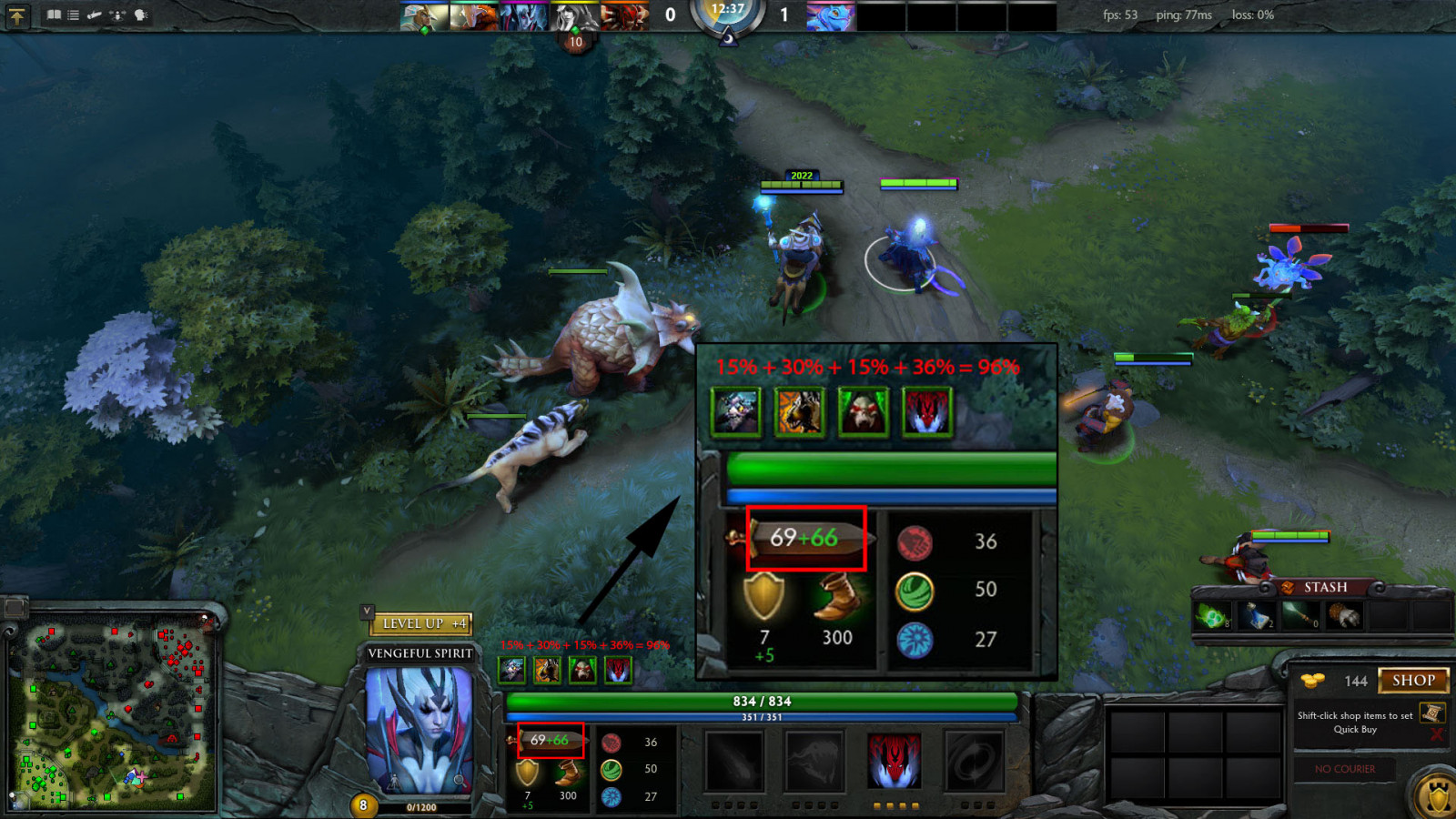
Task: Open the SHOP panel
Action: click(1413, 681)
